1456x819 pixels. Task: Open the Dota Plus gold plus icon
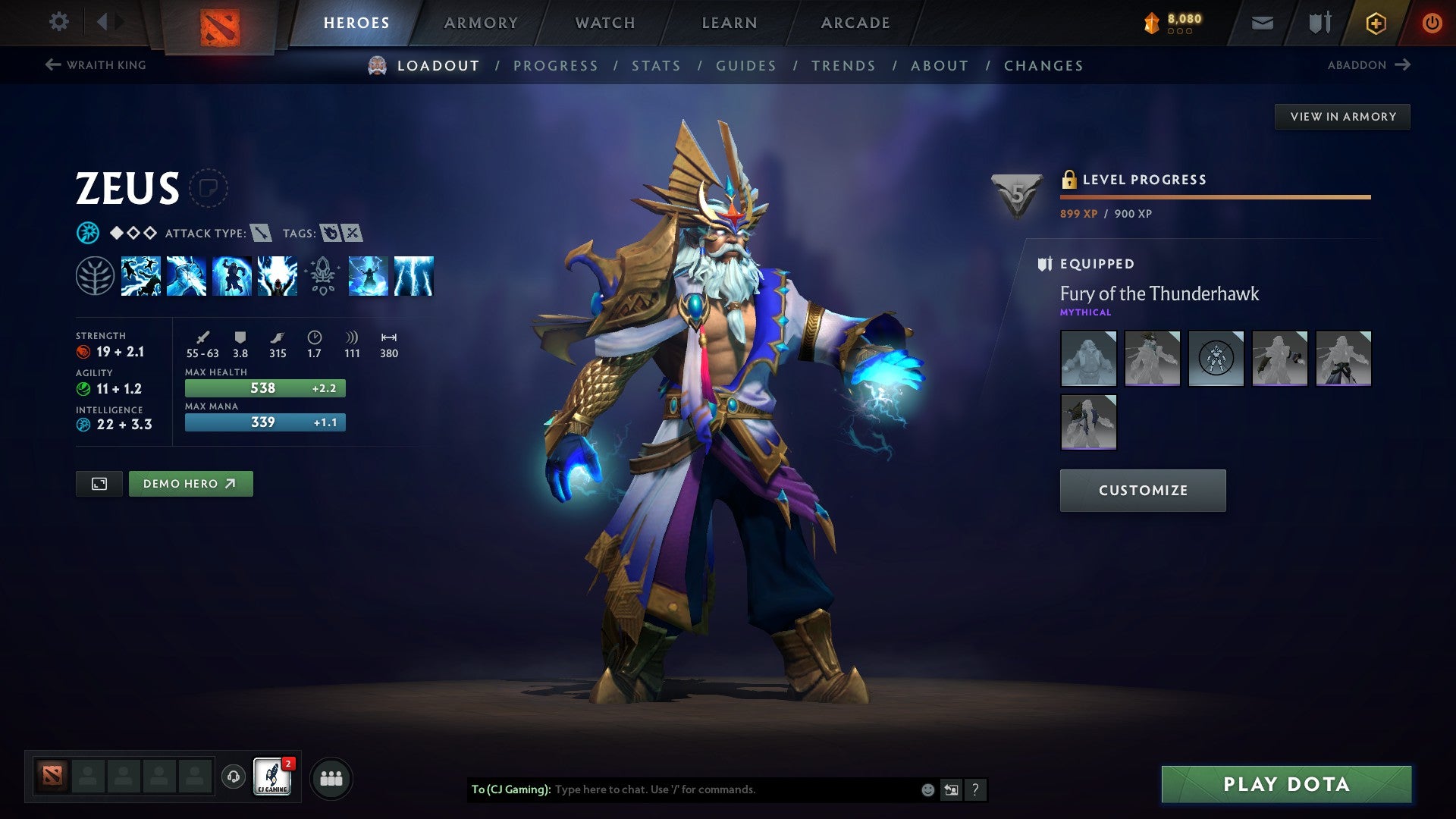coord(1375,23)
